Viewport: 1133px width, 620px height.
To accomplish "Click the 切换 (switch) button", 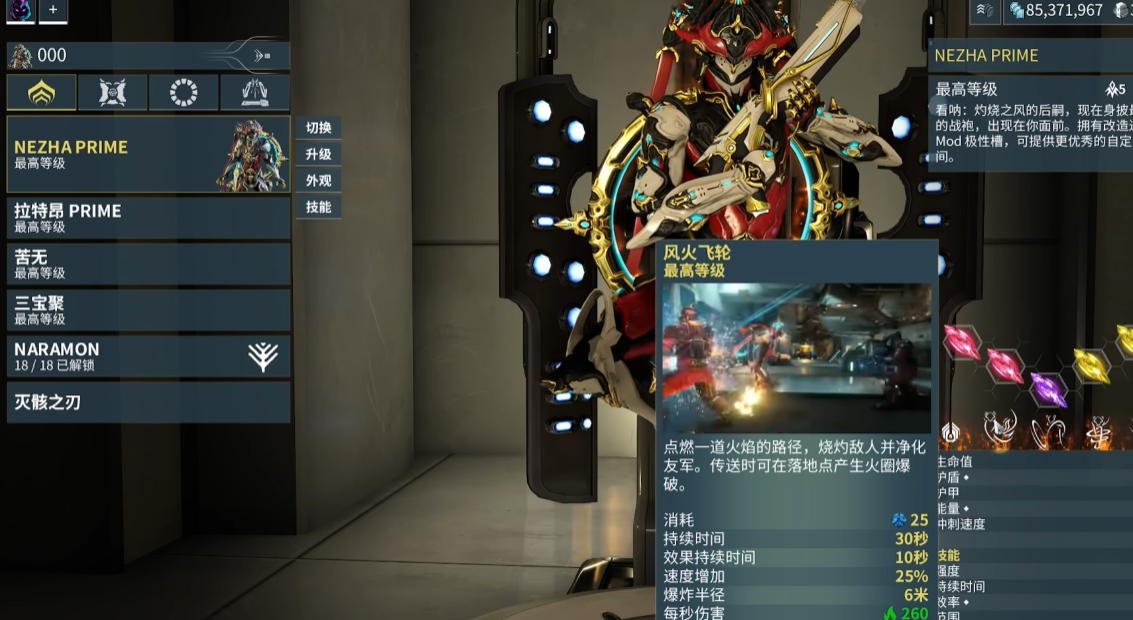I will tap(318, 128).
